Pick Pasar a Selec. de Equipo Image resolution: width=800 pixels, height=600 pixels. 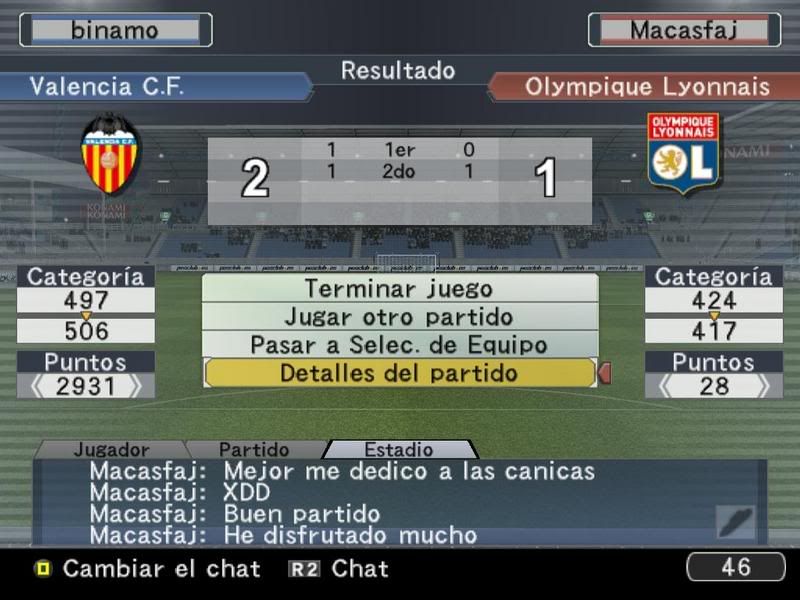399,345
